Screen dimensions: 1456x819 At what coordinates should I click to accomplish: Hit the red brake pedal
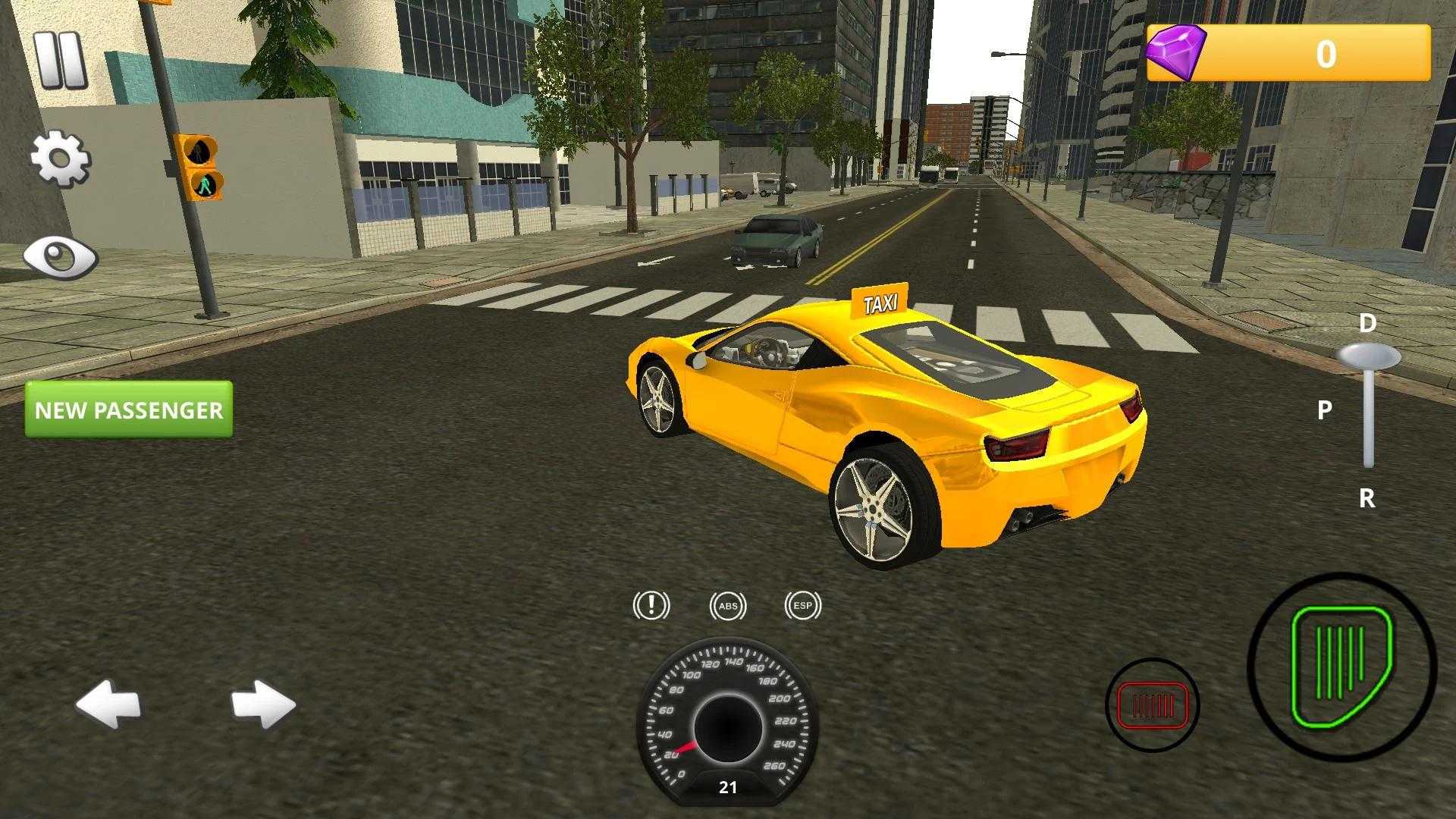(1152, 705)
